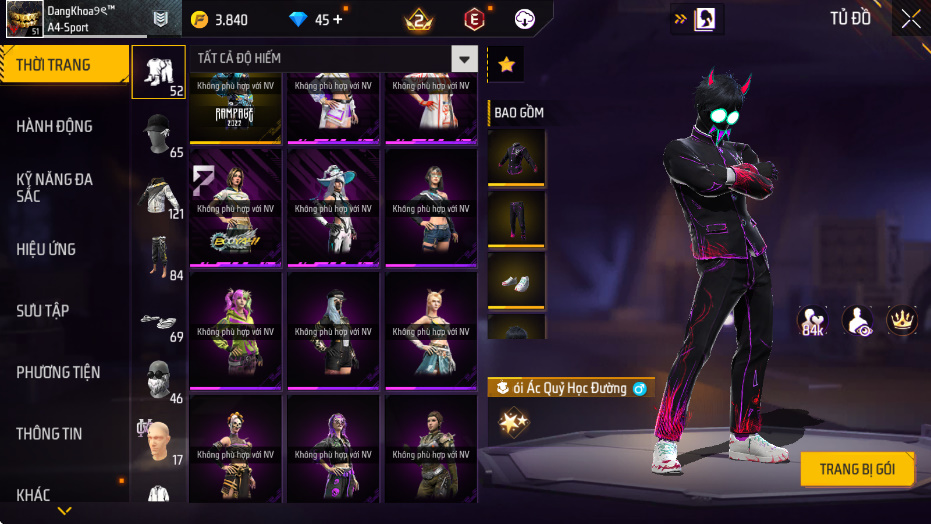Open the HÀNH ĐỘNG category
This screenshot has height=524, width=931.
(55, 126)
